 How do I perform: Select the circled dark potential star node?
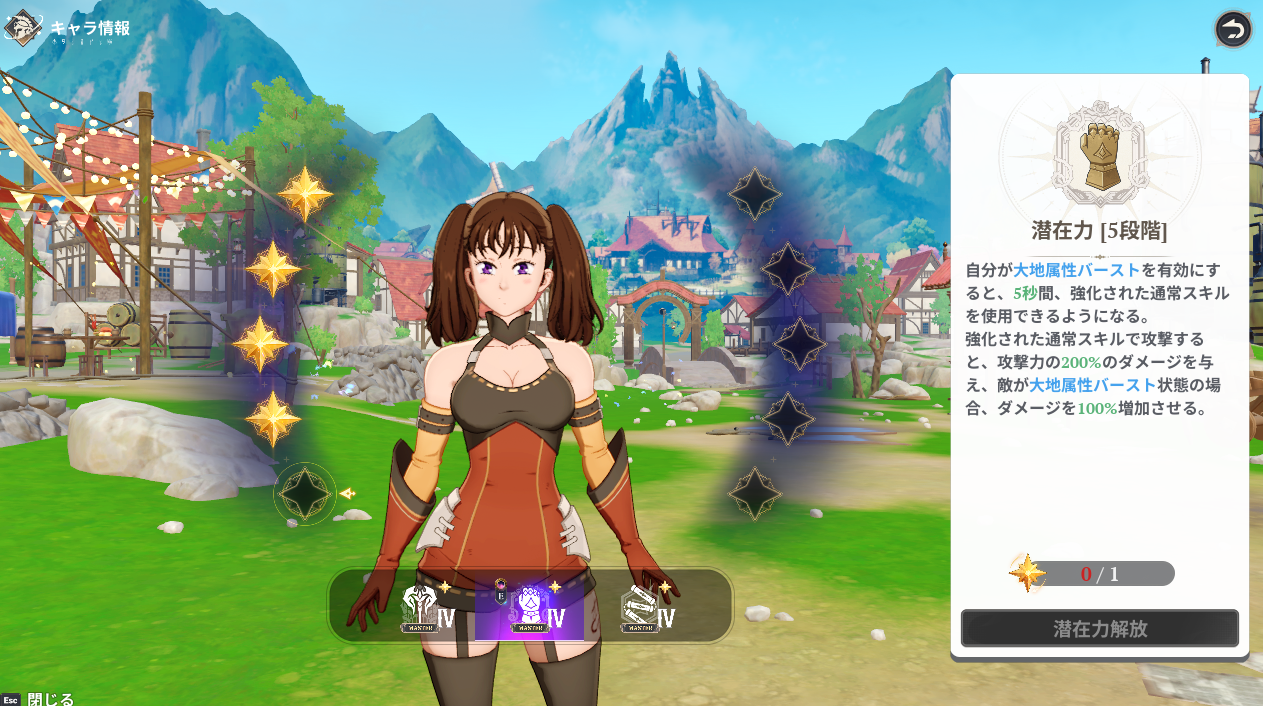pos(305,493)
